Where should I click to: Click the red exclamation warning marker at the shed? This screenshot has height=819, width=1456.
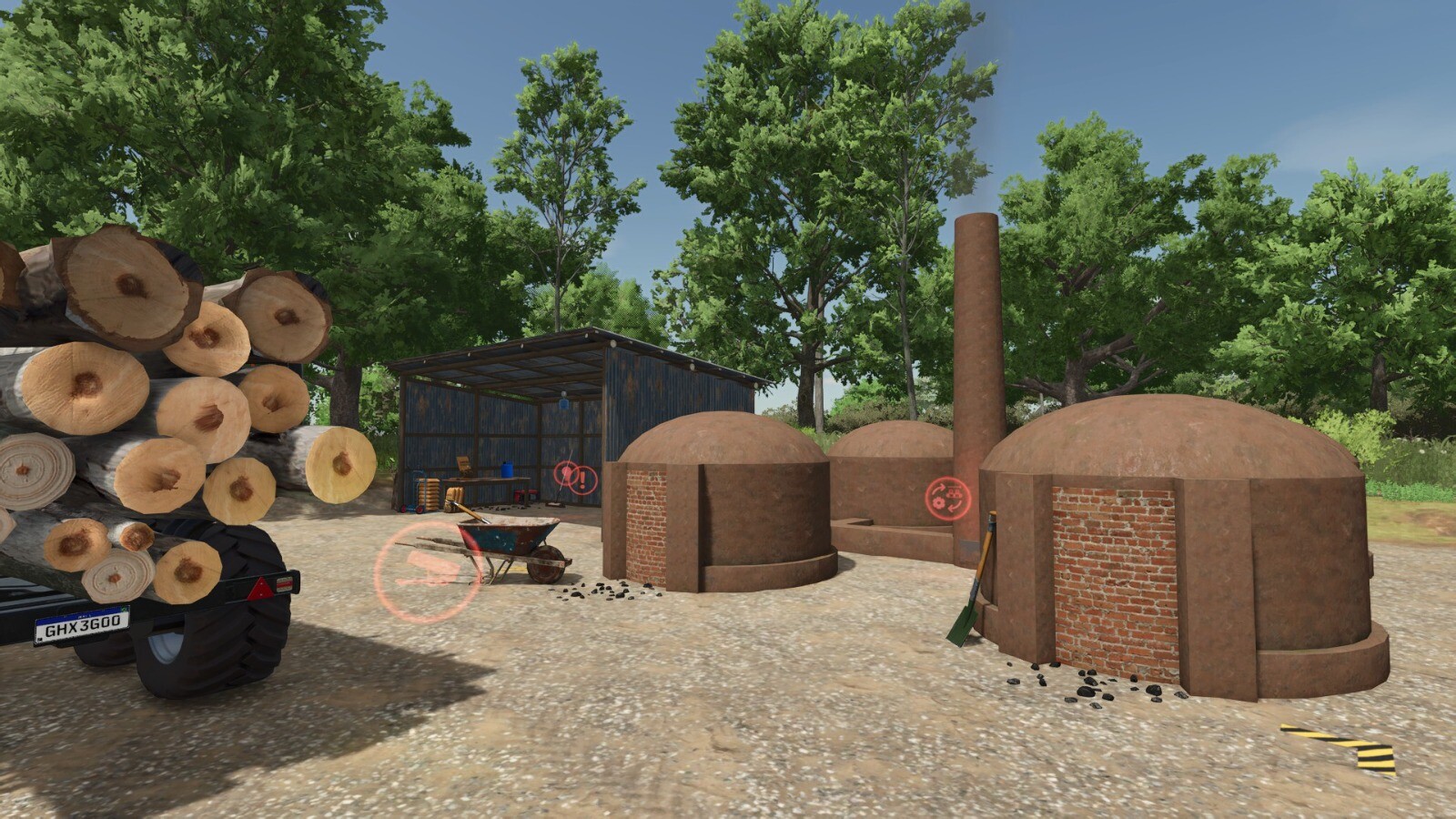582,477
